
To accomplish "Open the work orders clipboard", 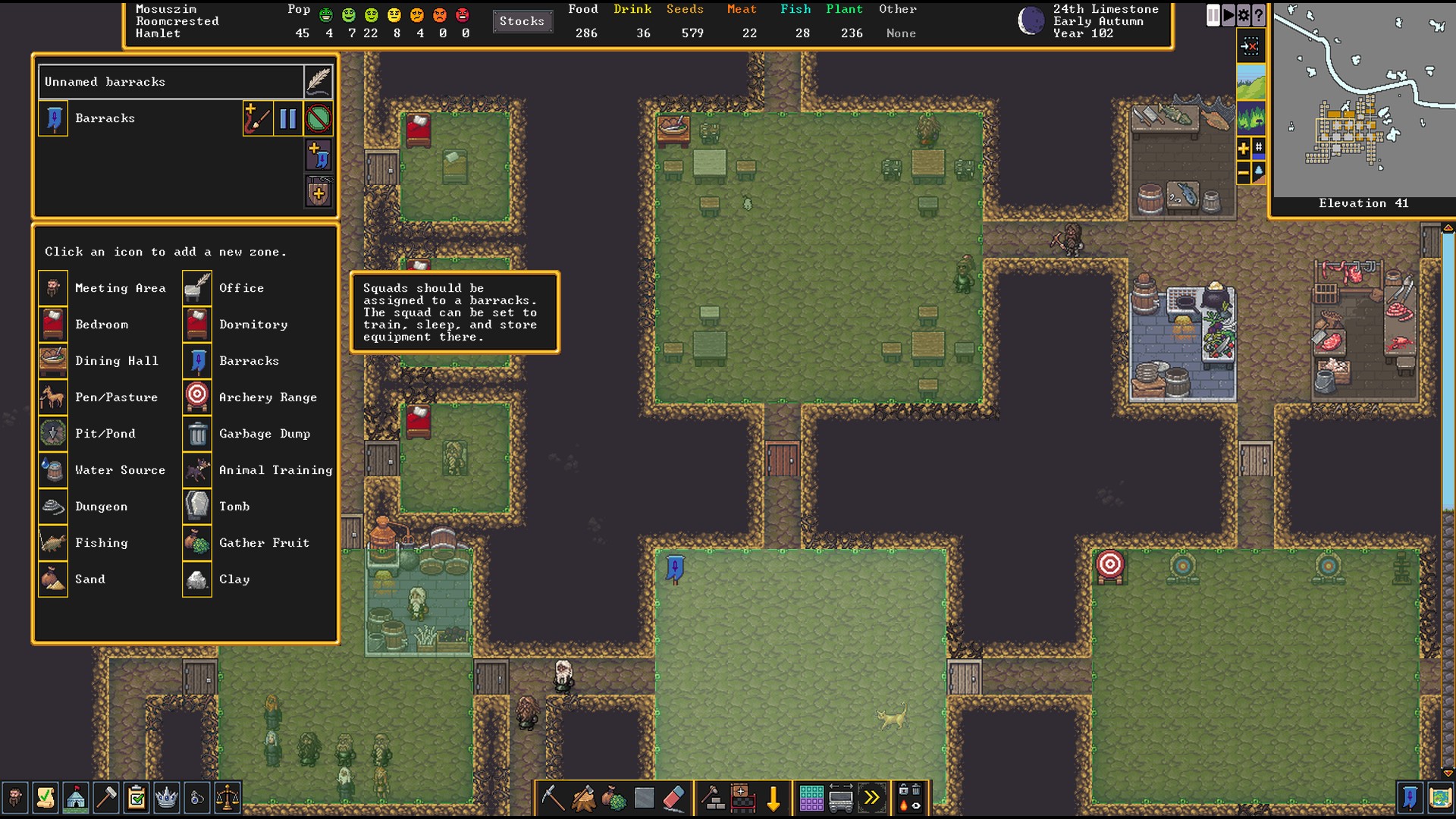I will click(136, 799).
